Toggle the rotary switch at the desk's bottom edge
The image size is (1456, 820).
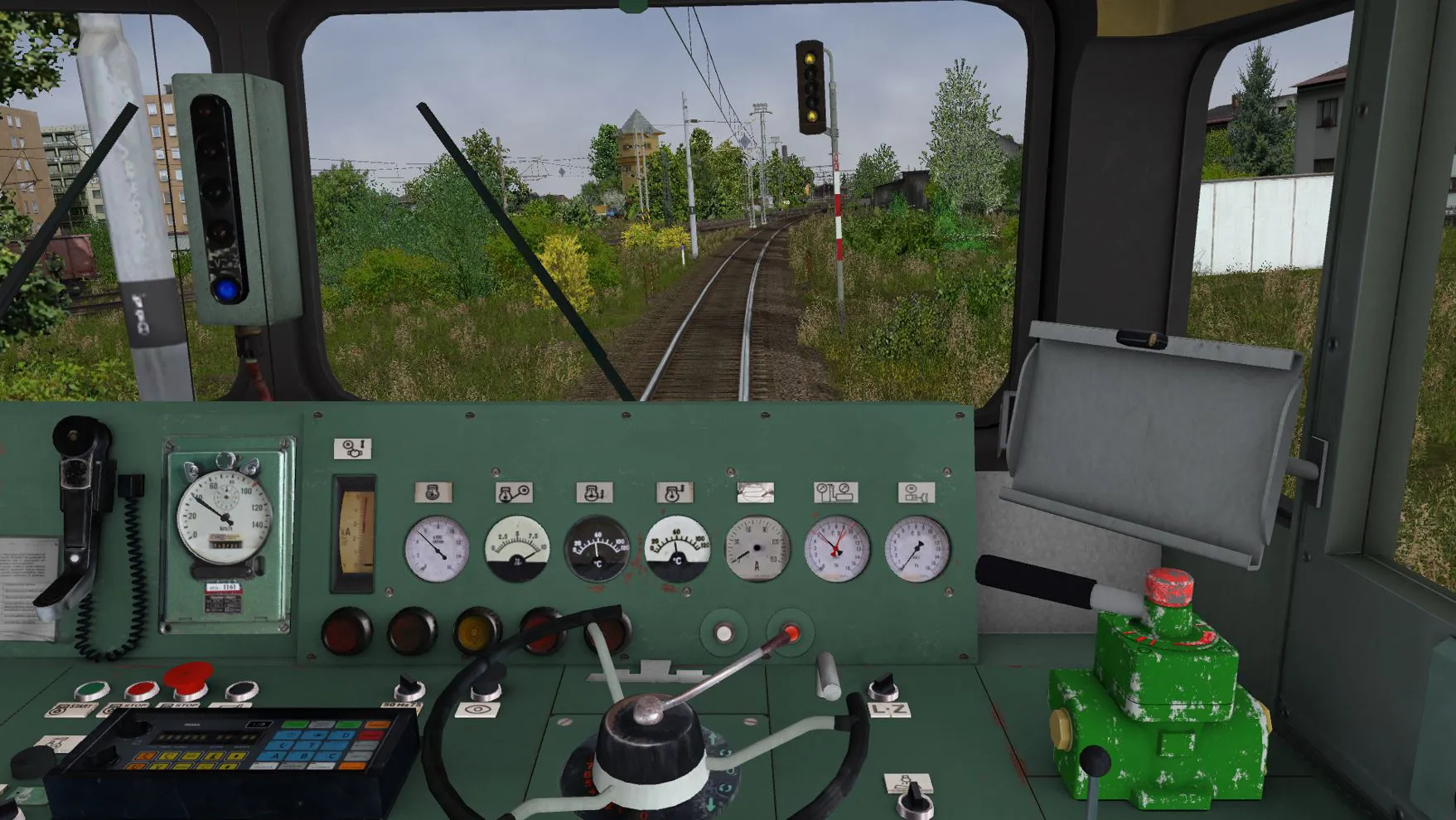[914, 798]
